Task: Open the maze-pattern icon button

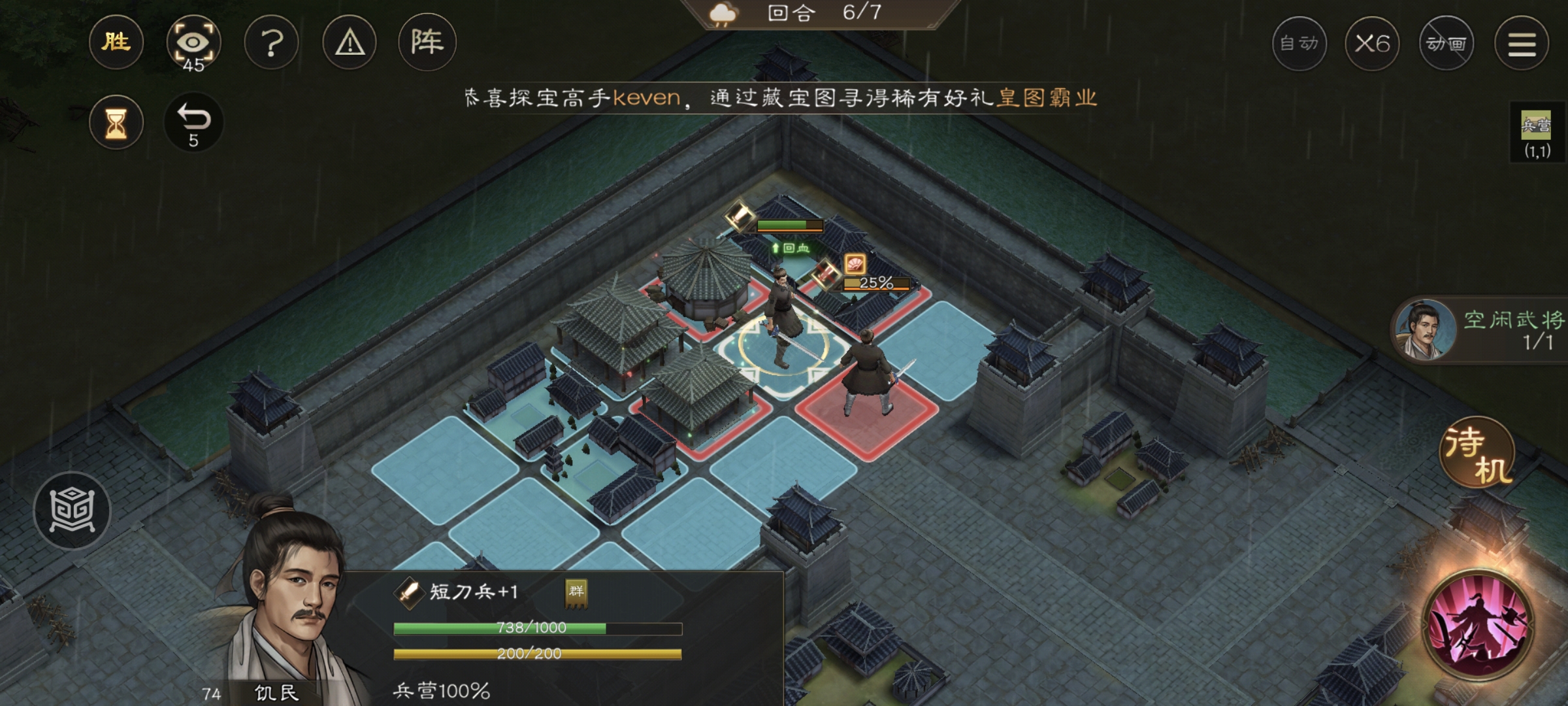Action: (72, 511)
